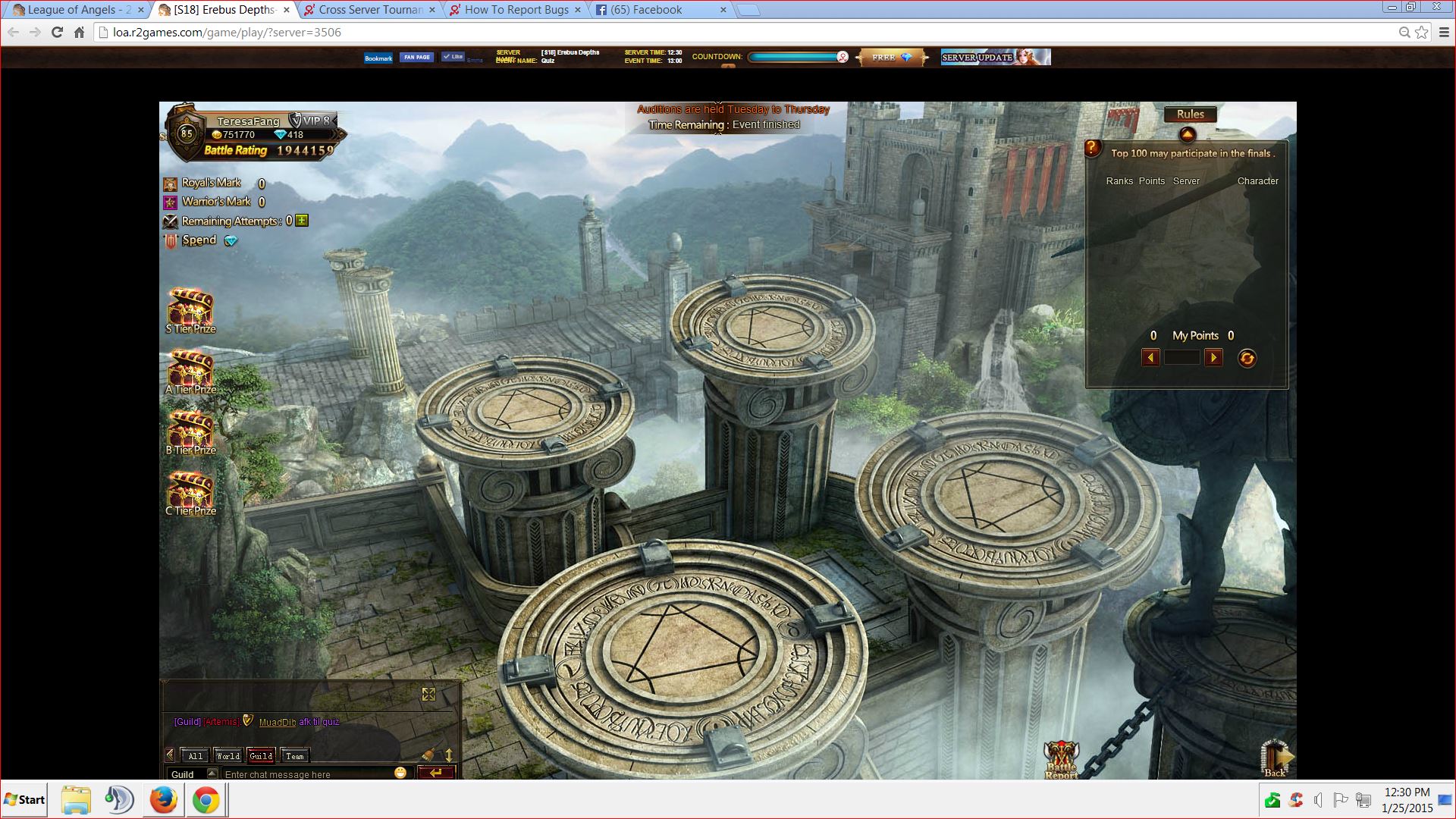Go to the previous ranking page
The height and width of the screenshot is (819, 1456).
(1150, 358)
